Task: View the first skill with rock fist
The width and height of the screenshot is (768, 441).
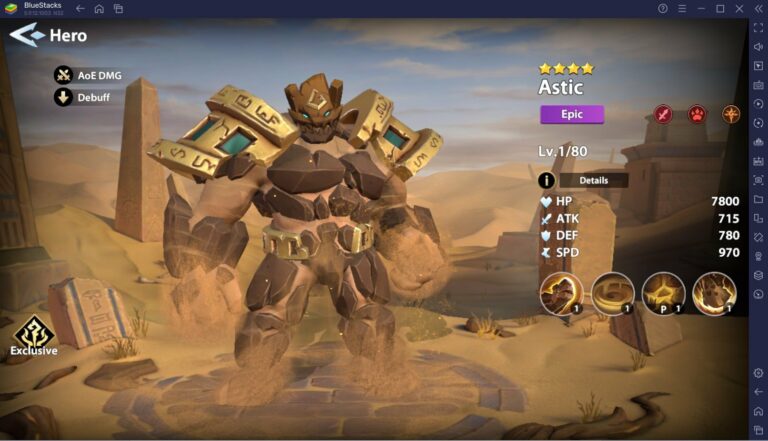Action: (x=562, y=293)
